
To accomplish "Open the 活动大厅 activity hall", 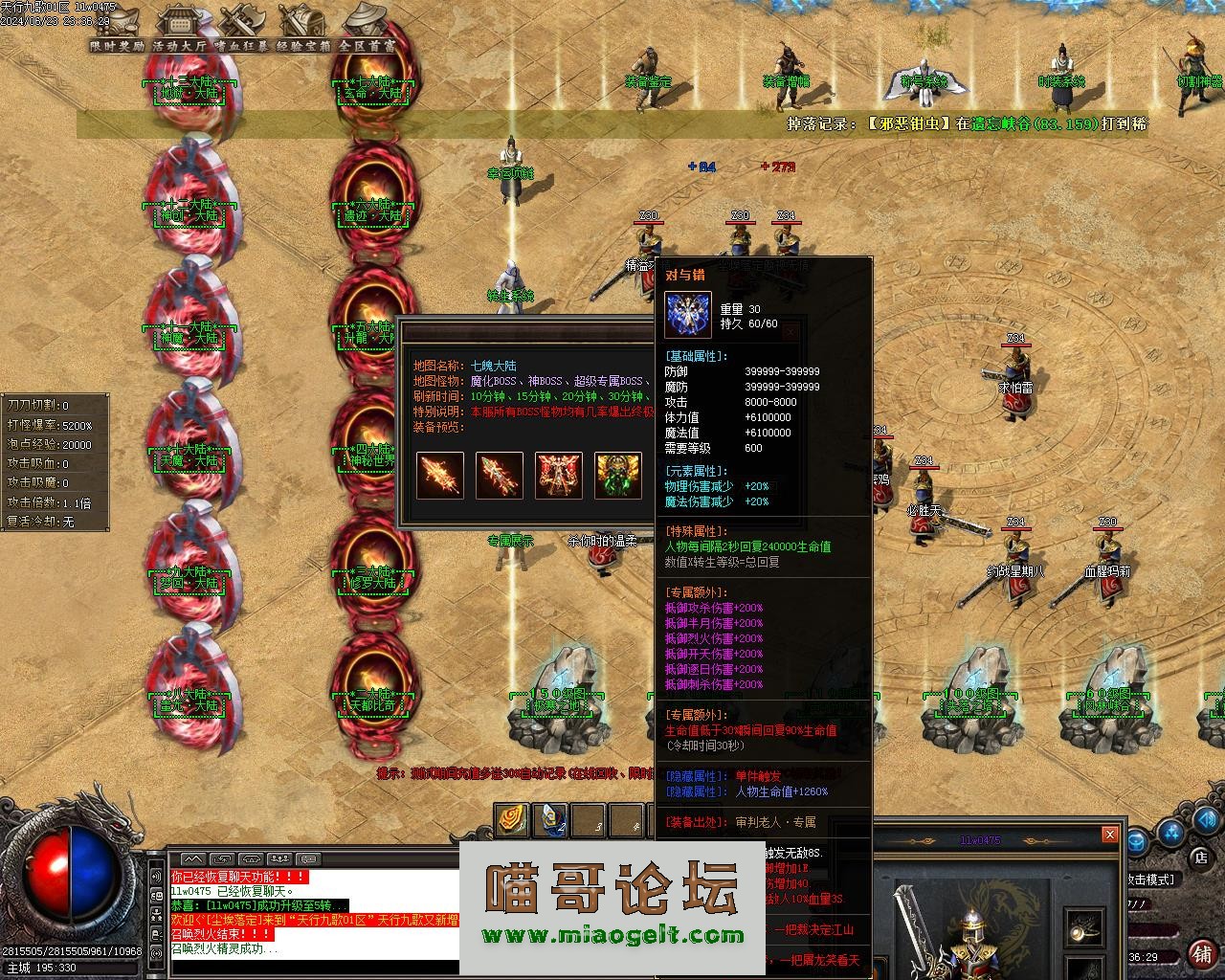I will (x=179, y=27).
